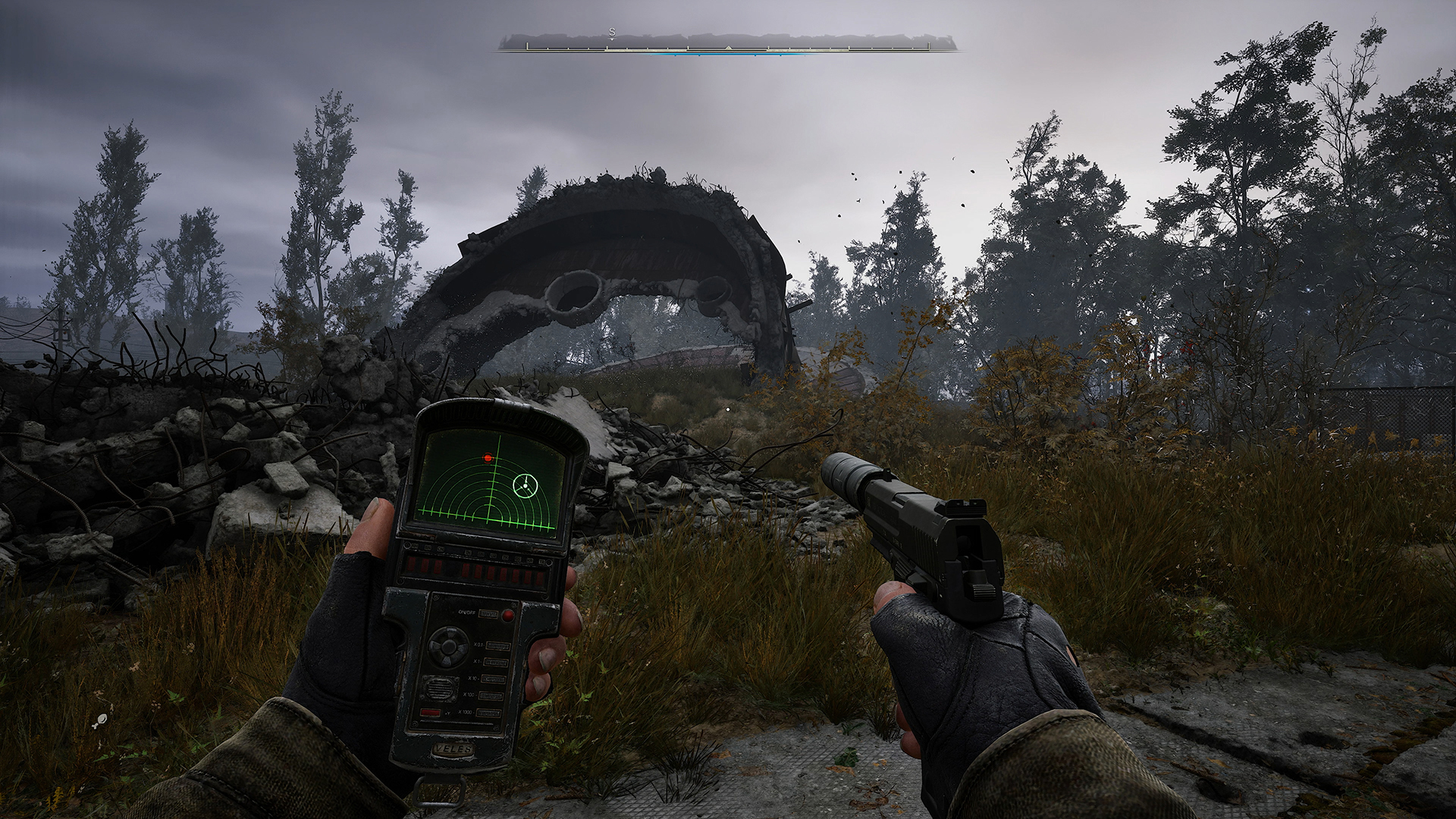Viewport: 1456px width, 819px height.
Task: Click the south 'S' marker on the compass
Action: (611, 33)
